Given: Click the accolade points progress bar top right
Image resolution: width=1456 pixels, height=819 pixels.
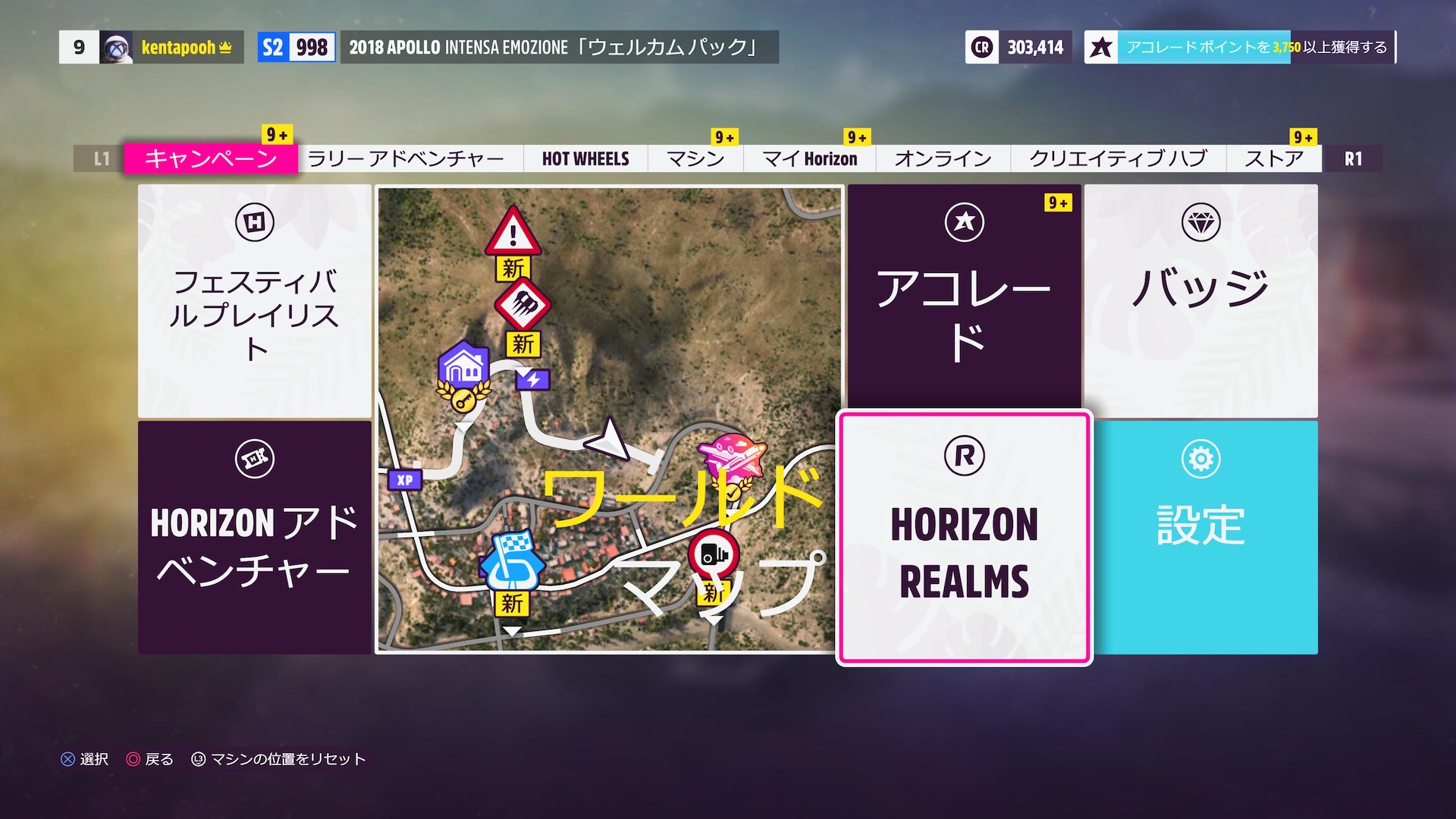Looking at the screenshot, I should click(x=1255, y=47).
